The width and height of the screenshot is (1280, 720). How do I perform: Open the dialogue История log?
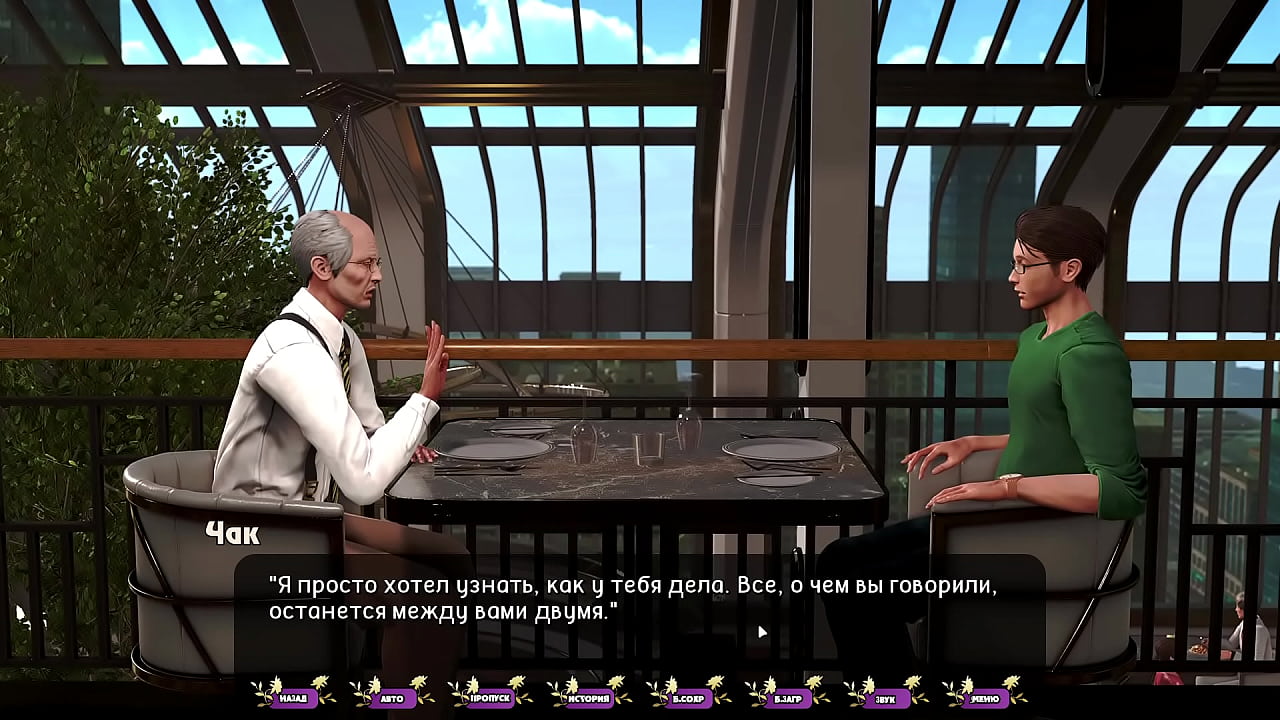coord(589,698)
